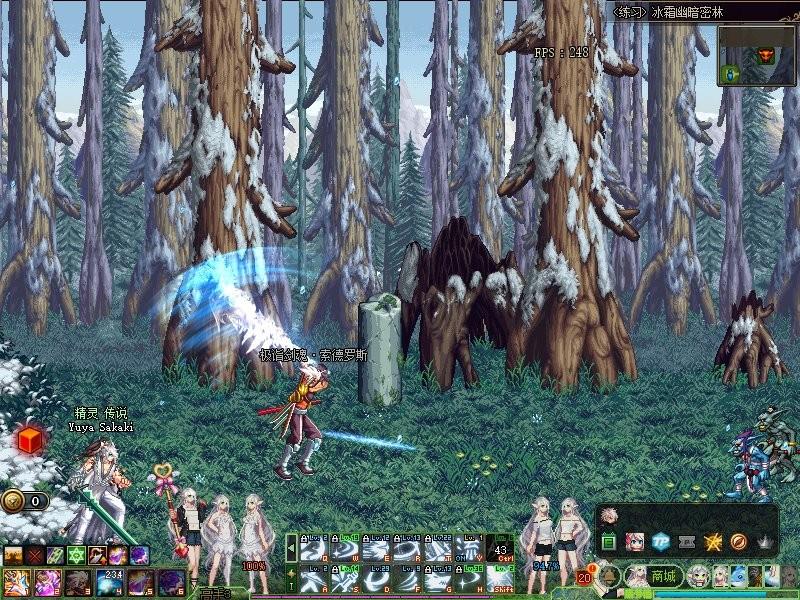
Task: Select the pink-haired character portrait icon
Action: click(634, 542)
